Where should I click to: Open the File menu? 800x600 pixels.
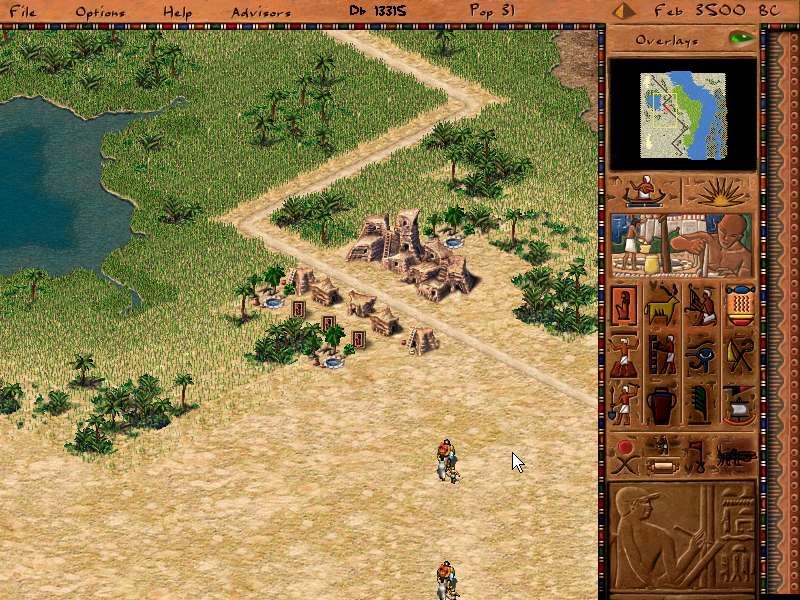(23, 12)
